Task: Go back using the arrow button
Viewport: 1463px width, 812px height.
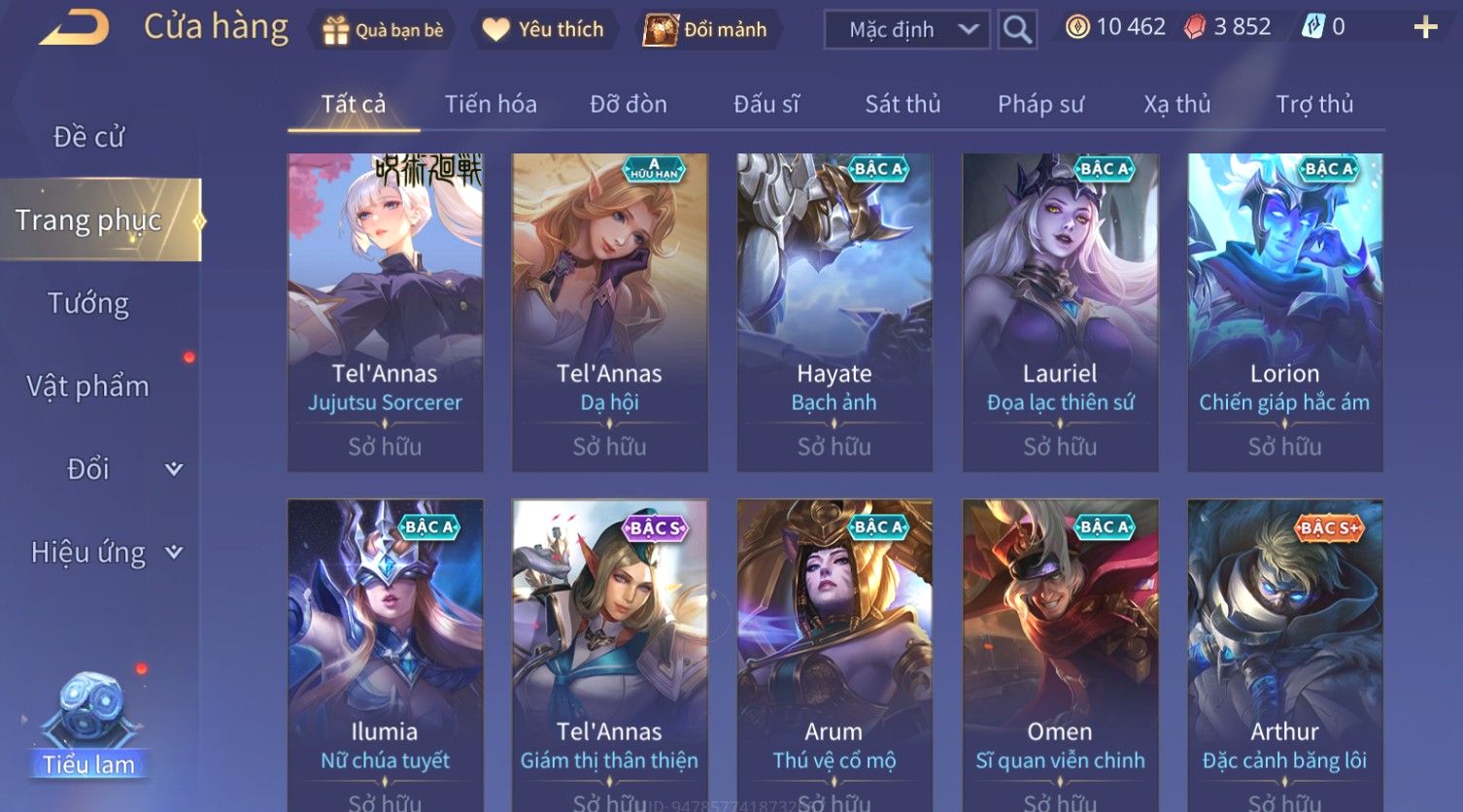Action: click(x=74, y=27)
